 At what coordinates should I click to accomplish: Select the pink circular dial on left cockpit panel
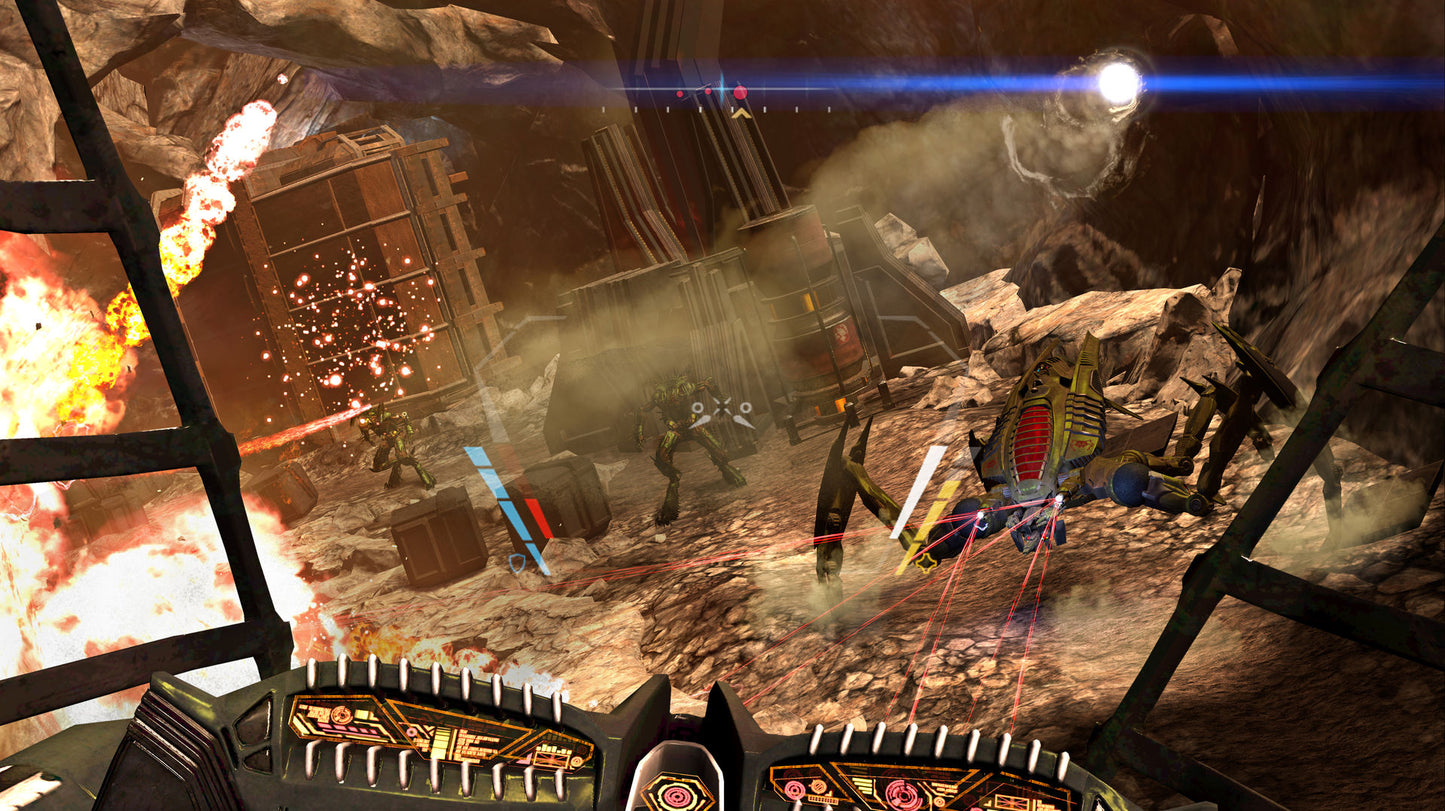tap(342, 714)
